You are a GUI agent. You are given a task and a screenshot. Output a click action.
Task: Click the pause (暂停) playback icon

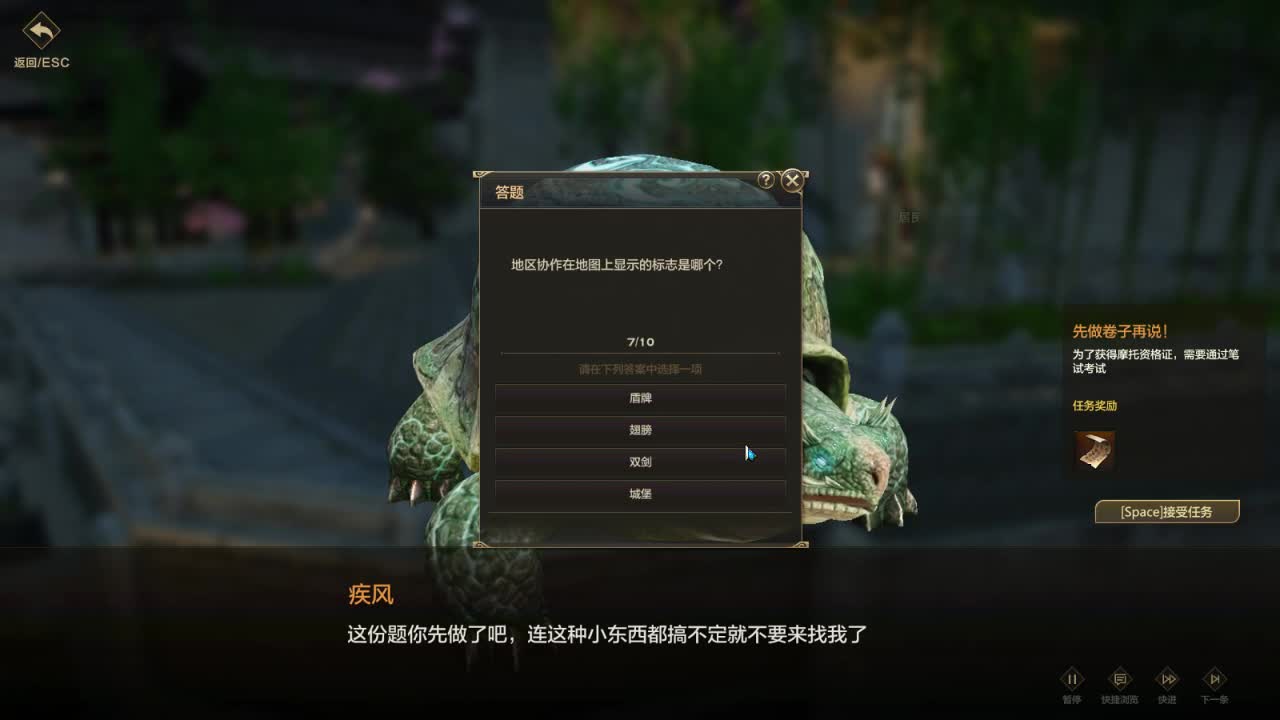1072,679
